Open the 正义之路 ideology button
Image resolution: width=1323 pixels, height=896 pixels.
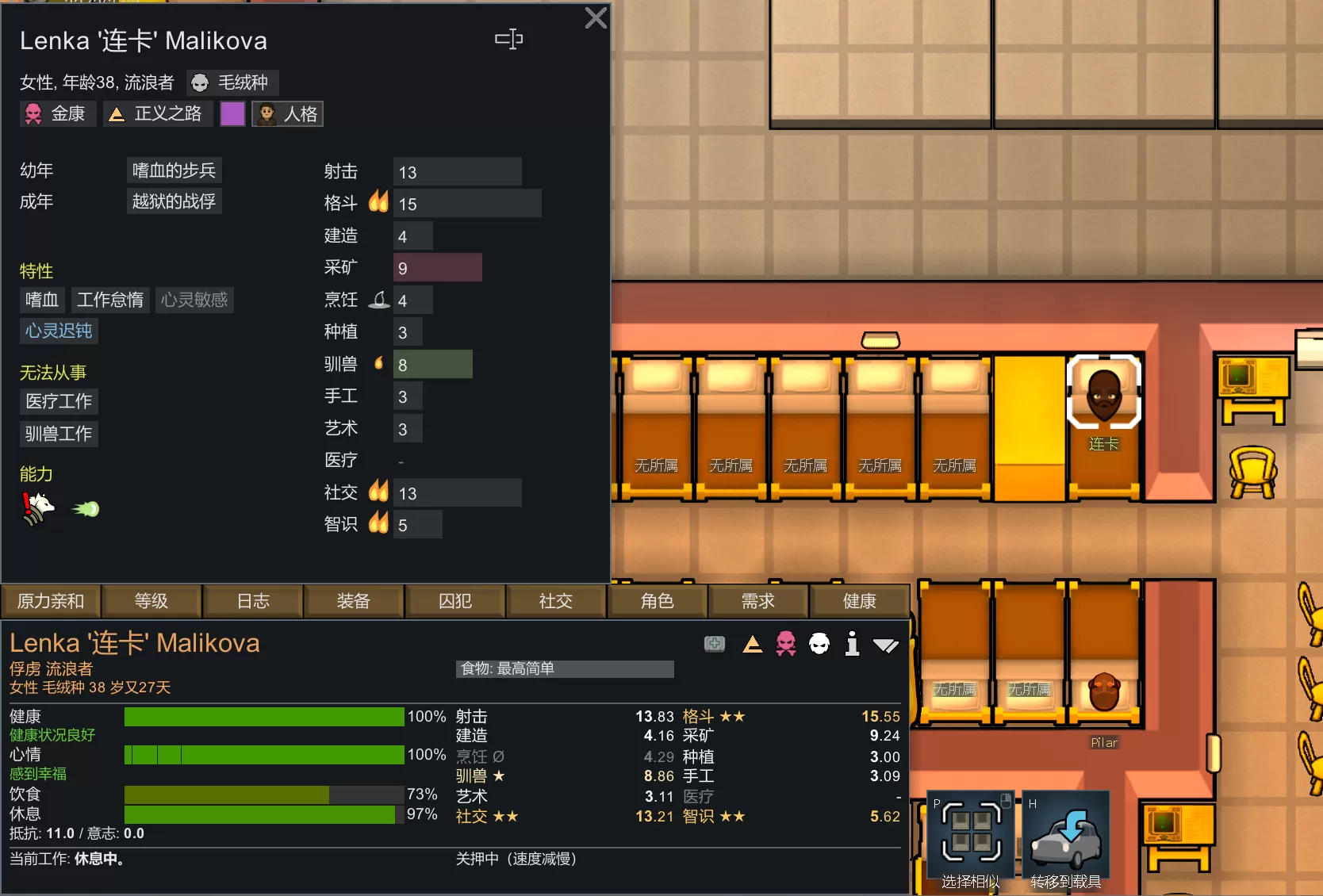tap(157, 114)
